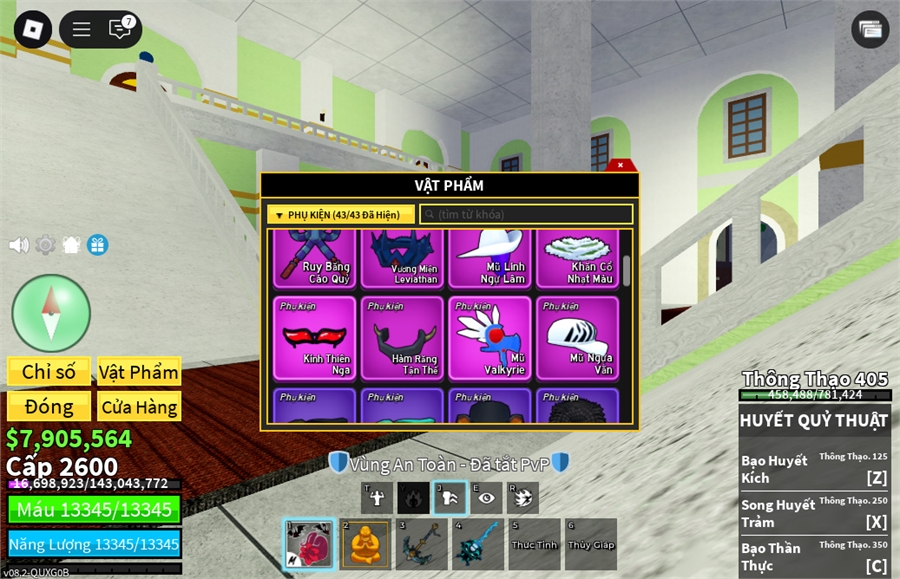Select the Vương Miện Leviathan accessory
Image resolution: width=900 pixels, height=579 pixels.
pos(402,258)
